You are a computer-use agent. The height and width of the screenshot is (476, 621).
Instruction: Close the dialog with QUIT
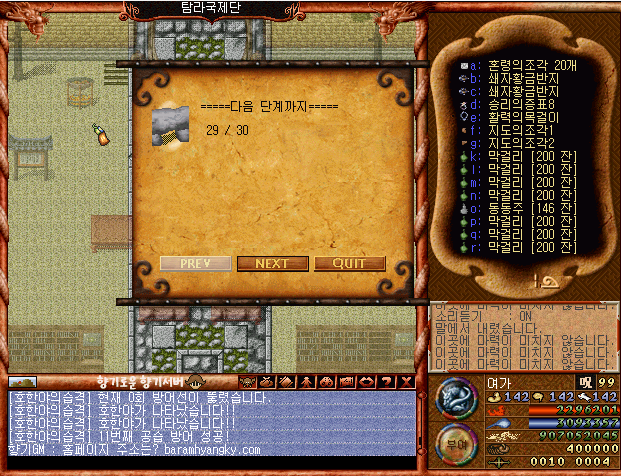349,264
